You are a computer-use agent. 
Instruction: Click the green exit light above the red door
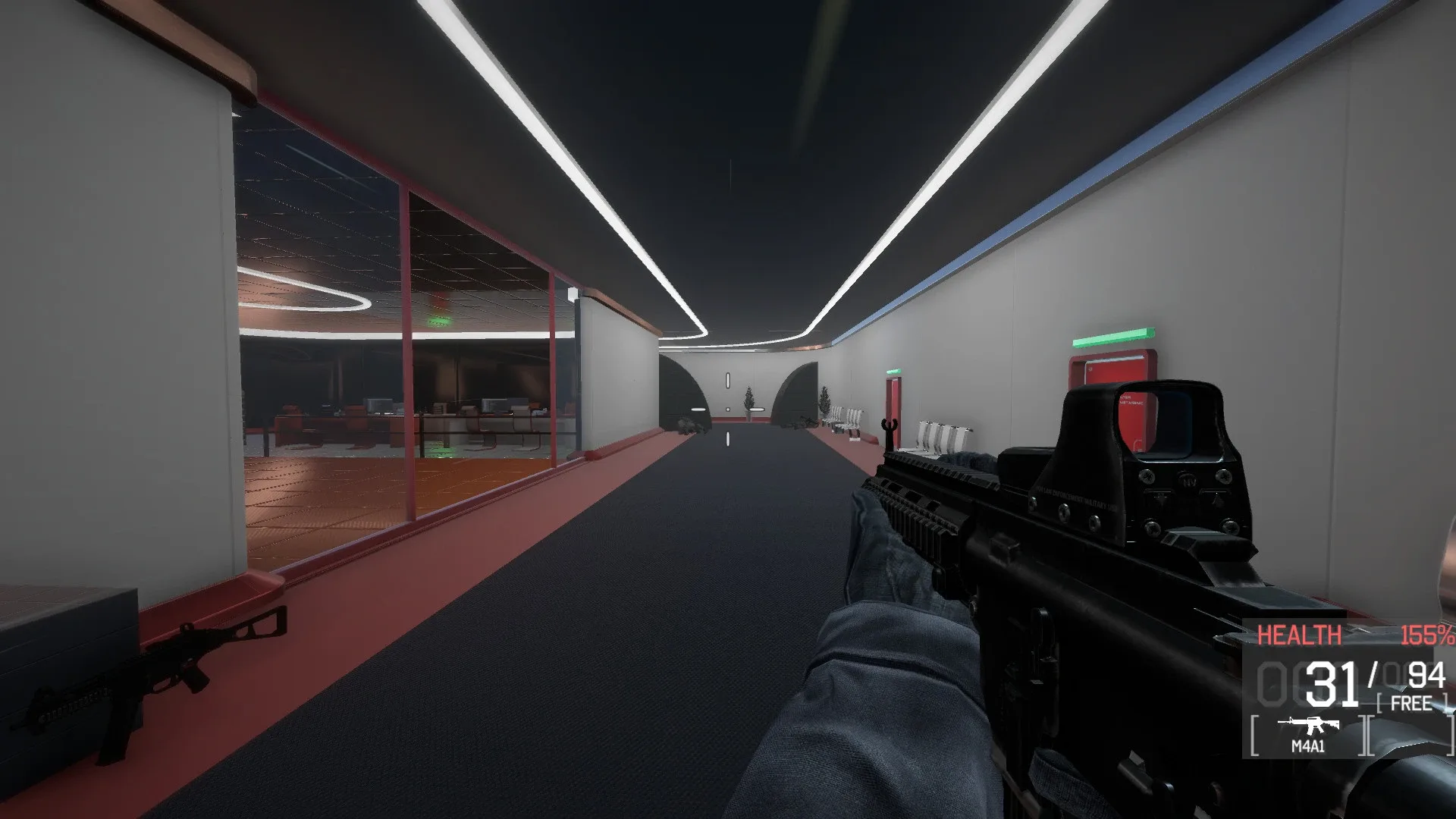tap(894, 372)
